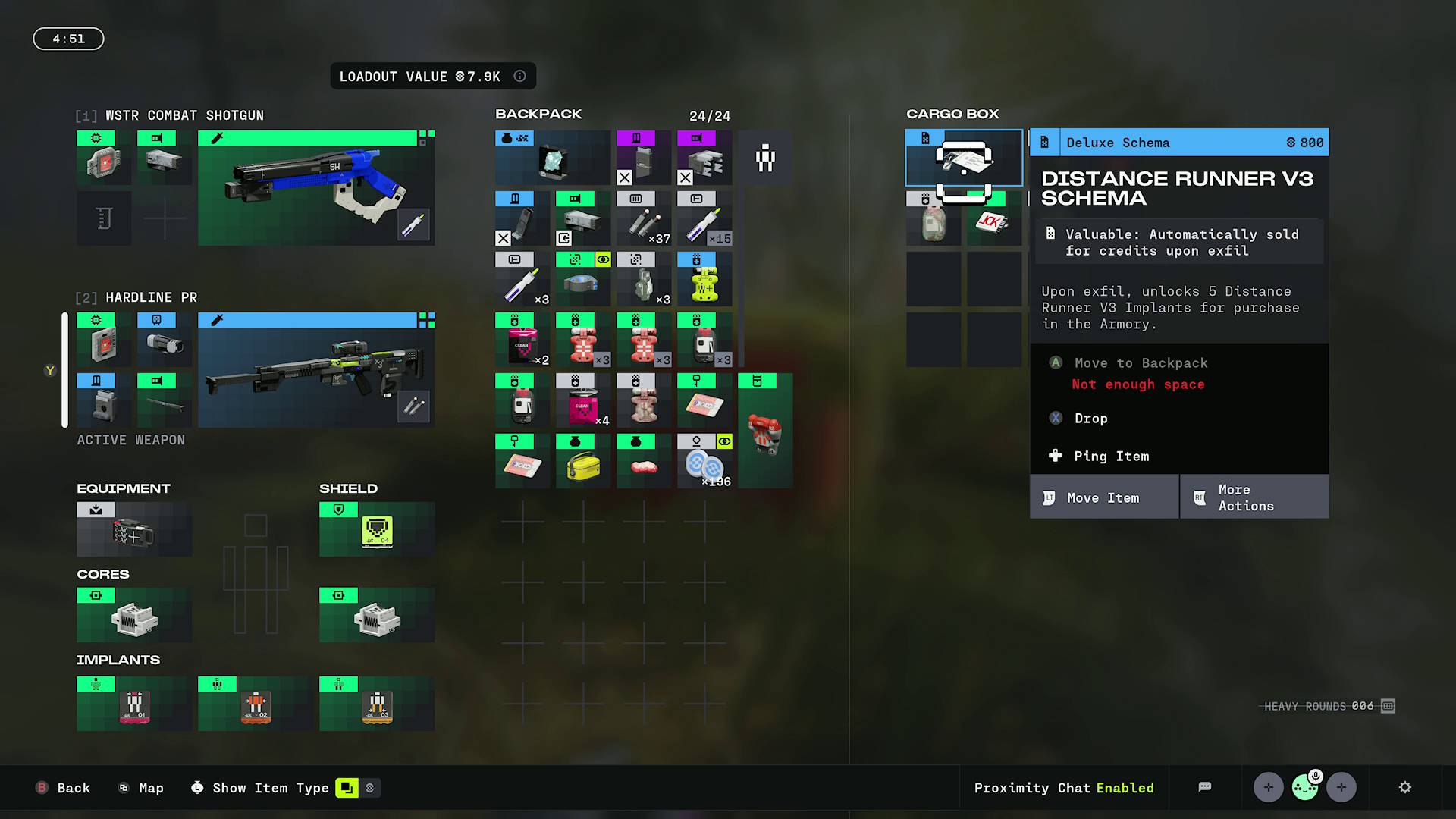
Task: Select the WSTR Combat Shotgun weapon thumbnail
Action: coord(315,187)
